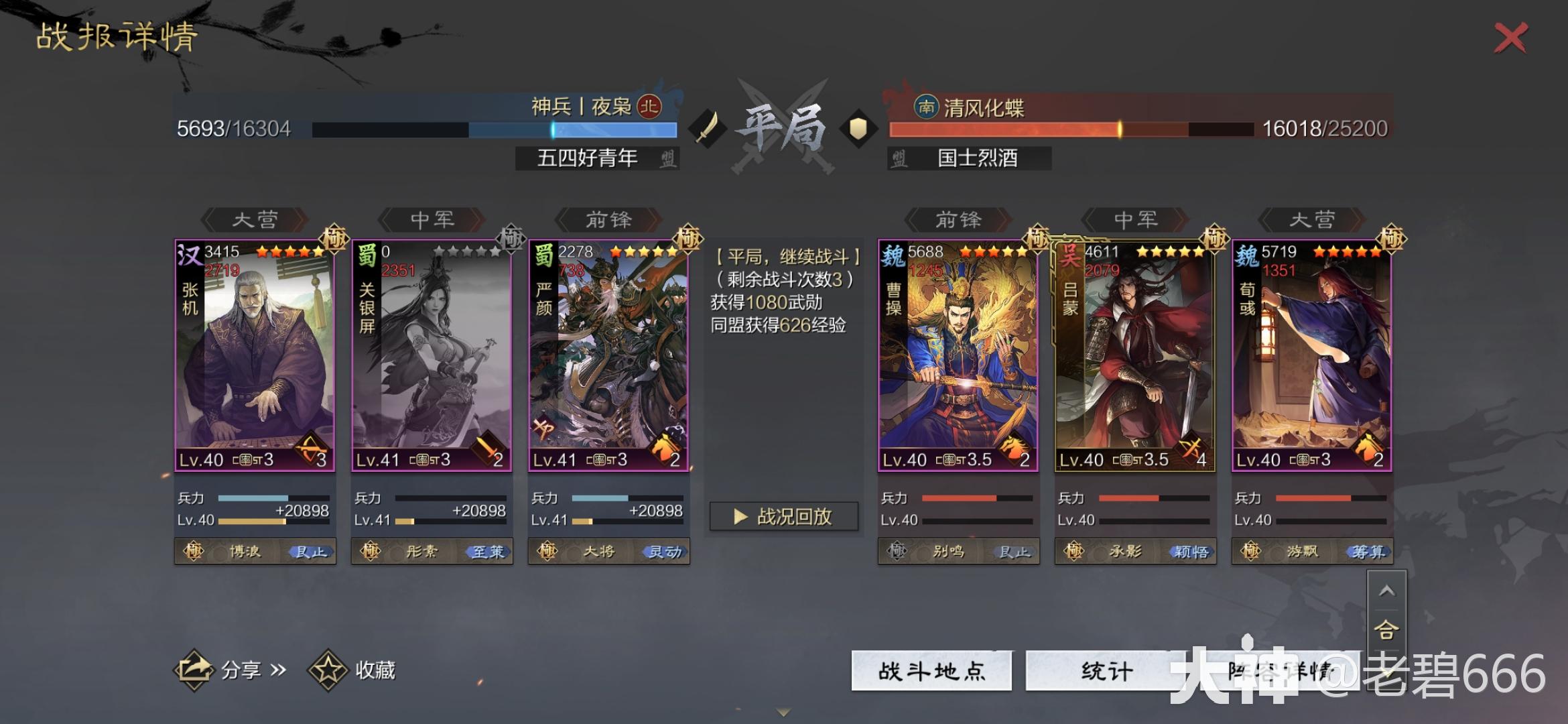Click the 战况回放 replay button
The width and height of the screenshot is (1568, 724).
(x=783, y=515)
